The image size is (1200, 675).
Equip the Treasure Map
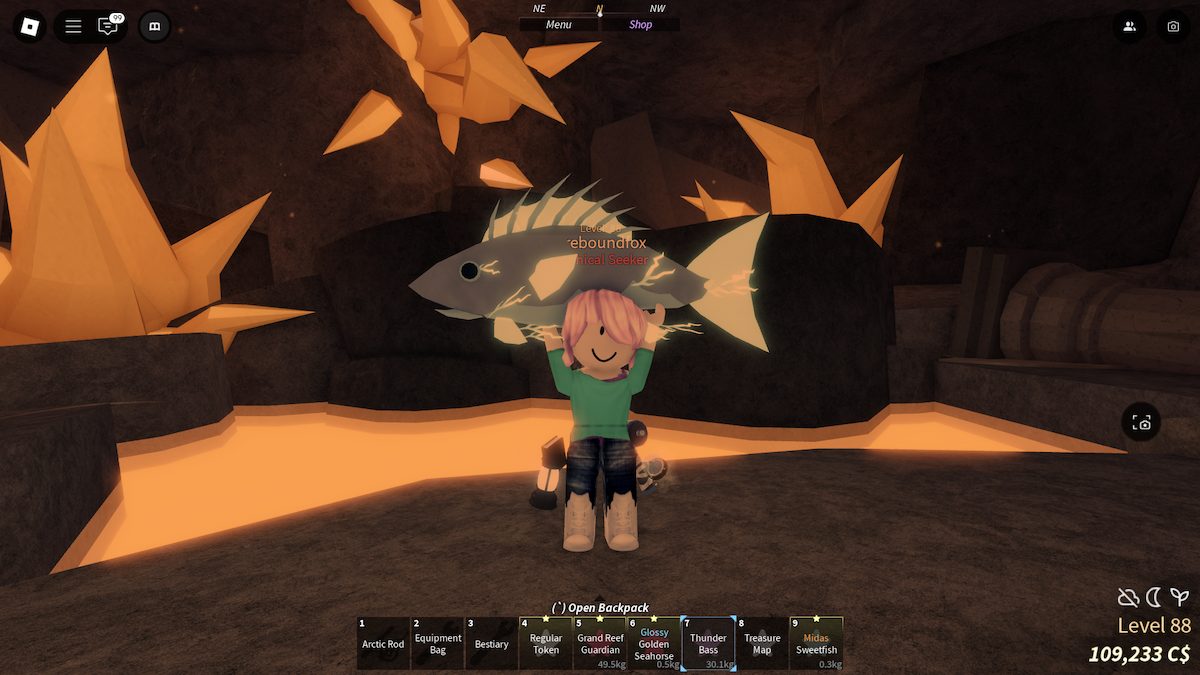[x=762, y=643]
